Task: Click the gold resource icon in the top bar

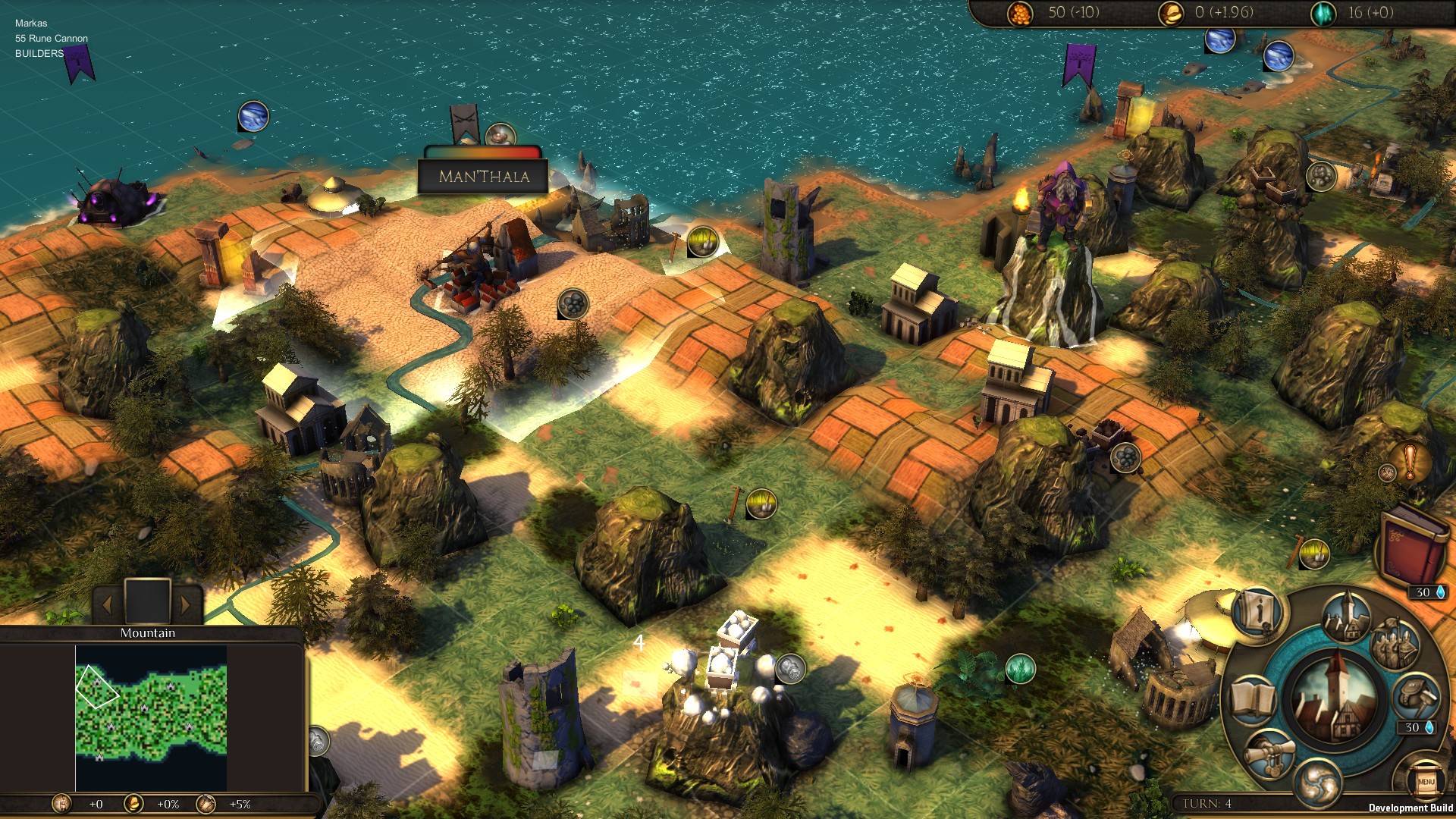Action: (1022, 13)
